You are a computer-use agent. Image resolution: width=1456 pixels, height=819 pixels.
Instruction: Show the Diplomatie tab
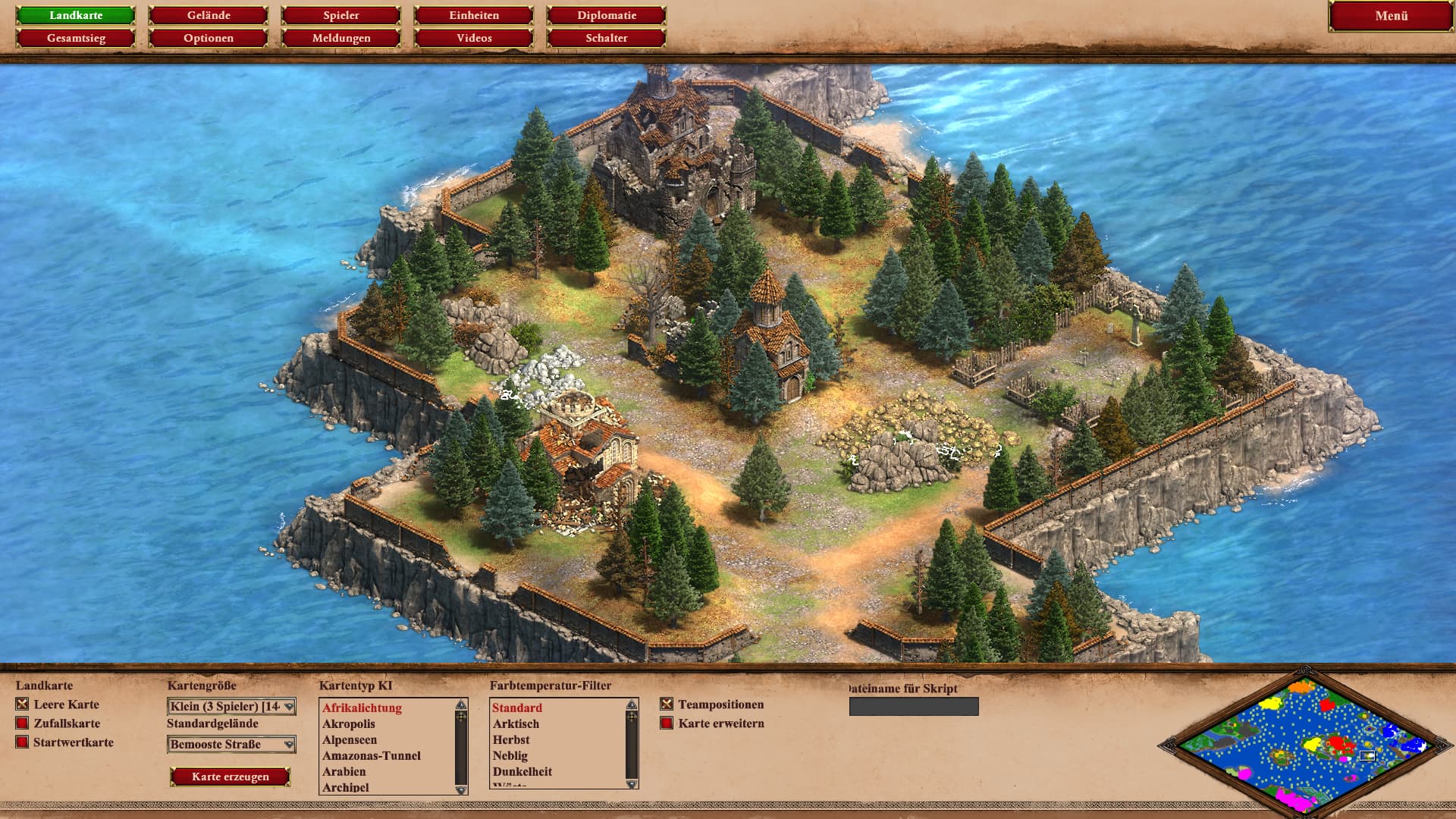607,15
